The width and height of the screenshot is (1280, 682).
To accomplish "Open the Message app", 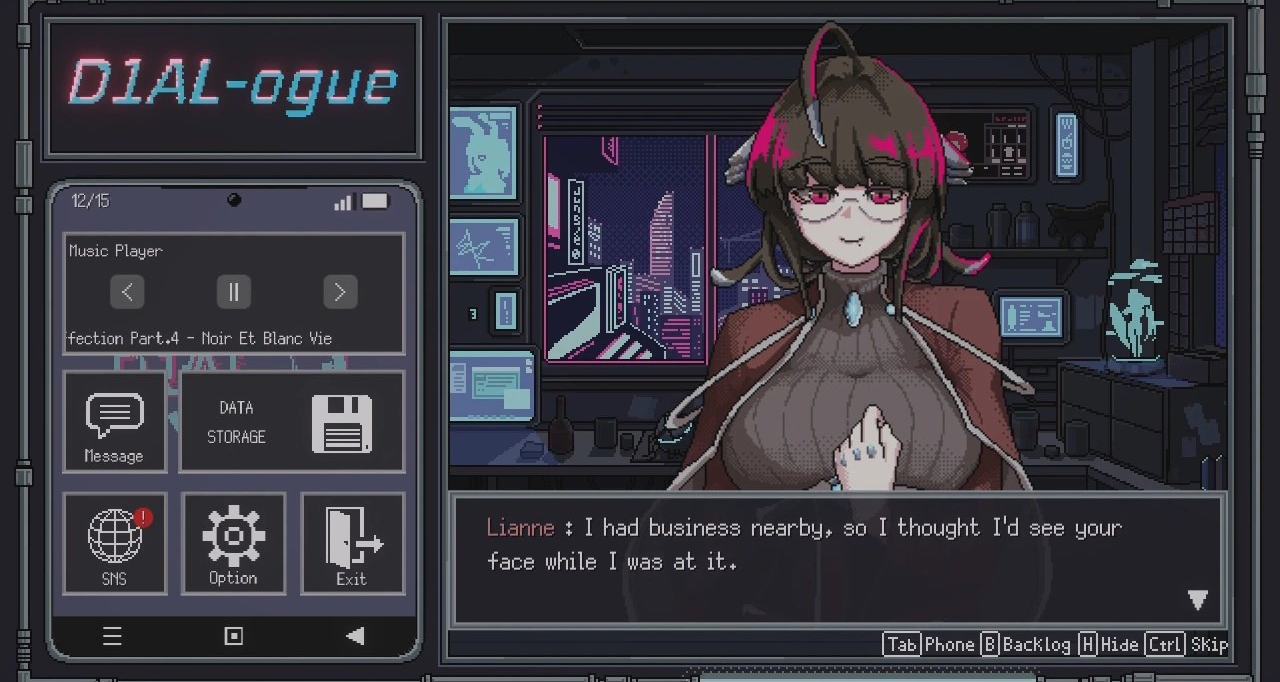I will tap(114, 422).
